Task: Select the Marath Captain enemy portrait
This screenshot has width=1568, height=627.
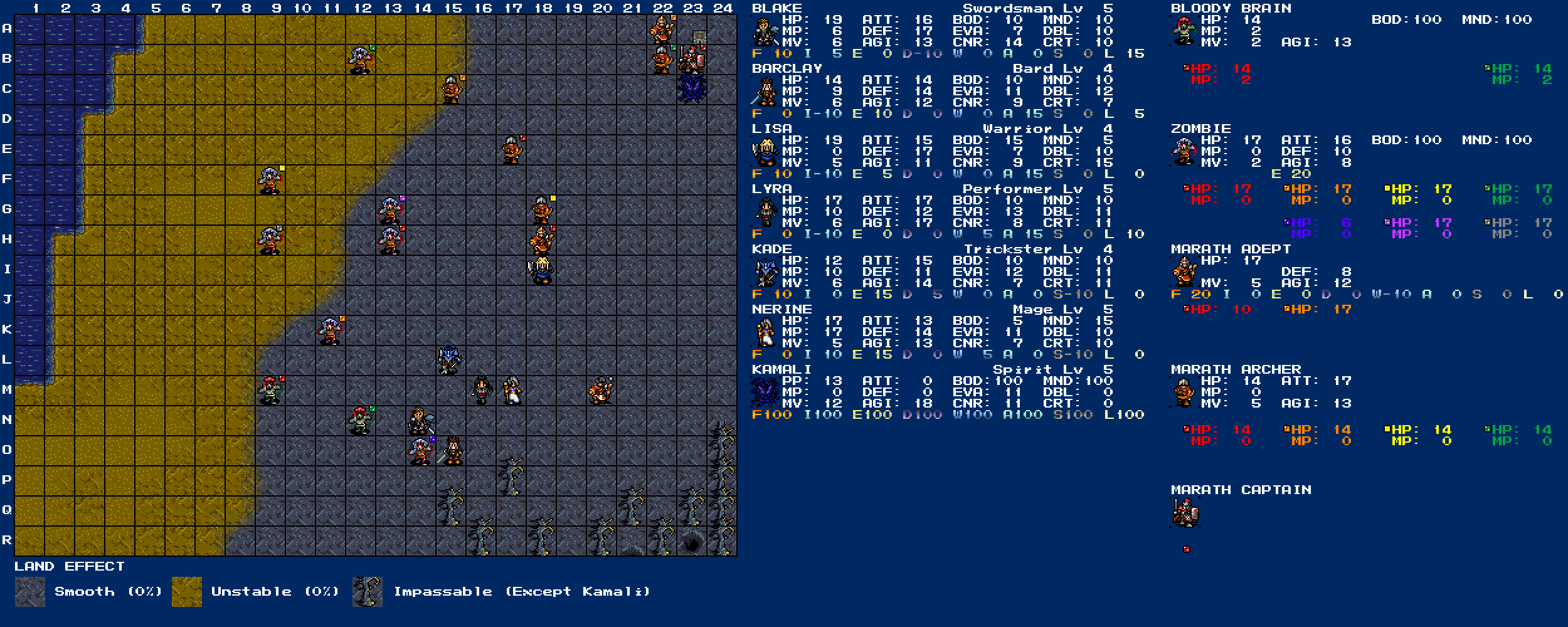Action: tap(1184, 513)
